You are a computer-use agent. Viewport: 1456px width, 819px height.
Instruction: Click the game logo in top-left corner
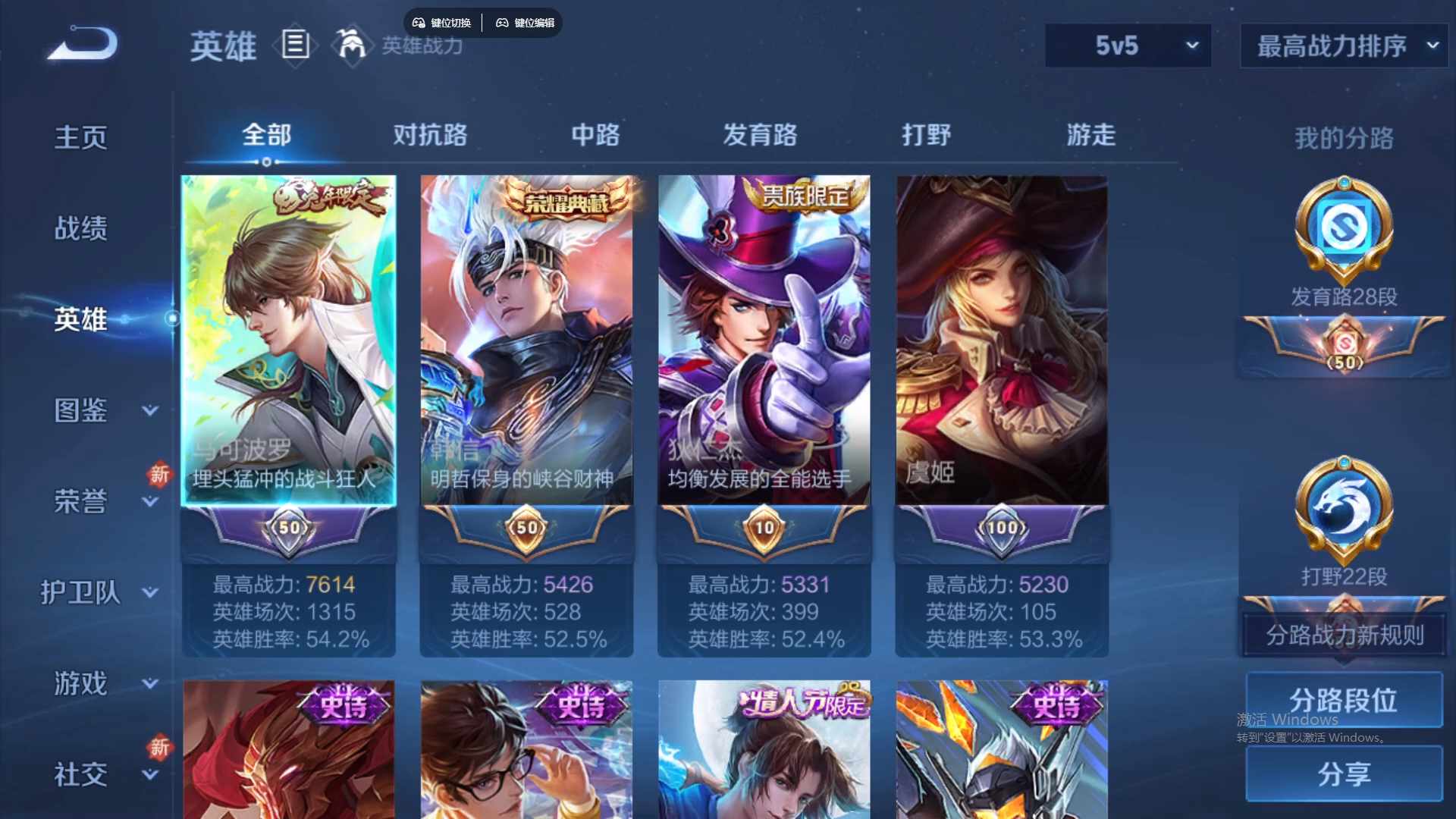[x=80, y=43]
